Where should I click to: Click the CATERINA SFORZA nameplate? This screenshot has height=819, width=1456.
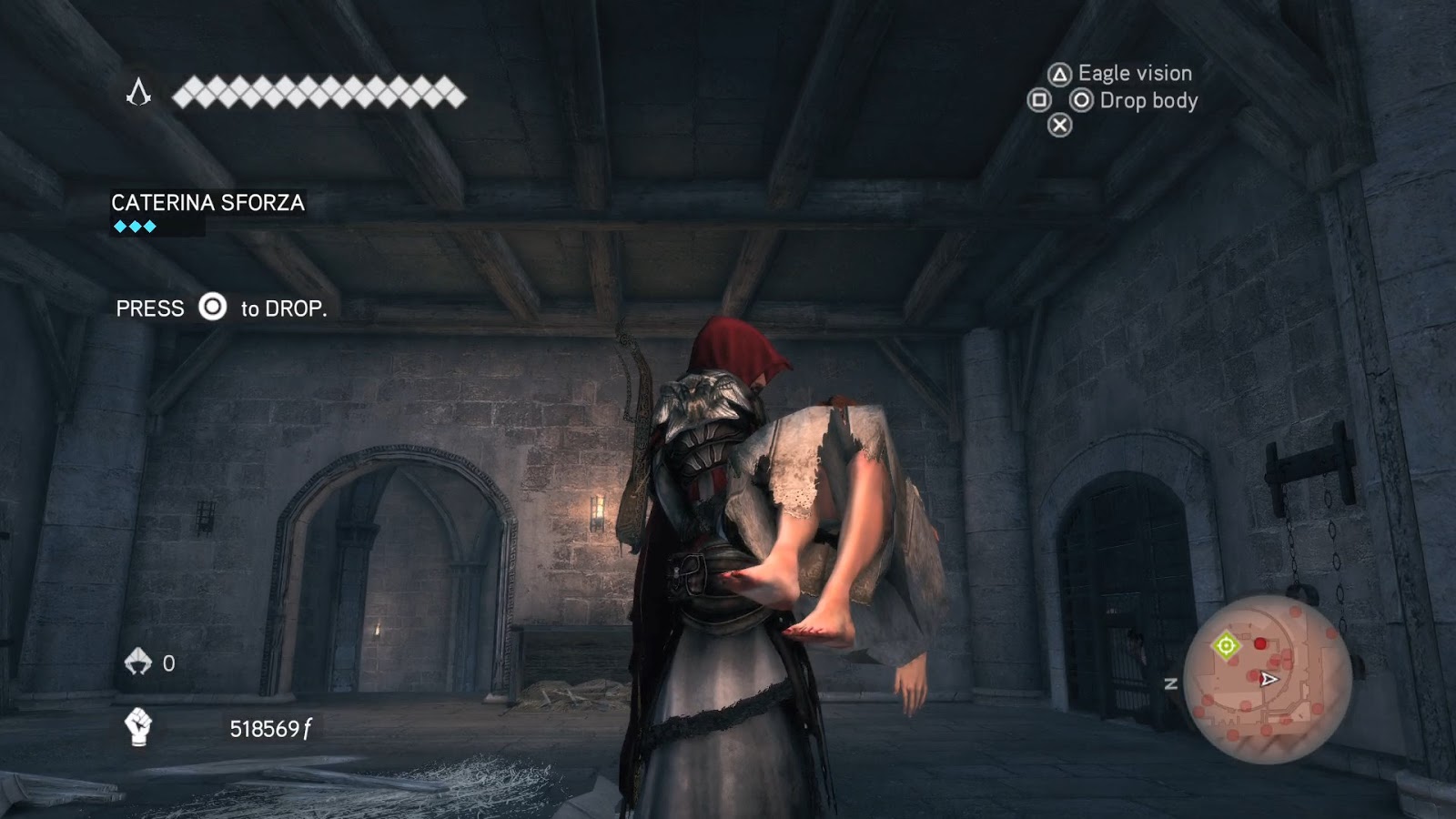coord(208,204)
